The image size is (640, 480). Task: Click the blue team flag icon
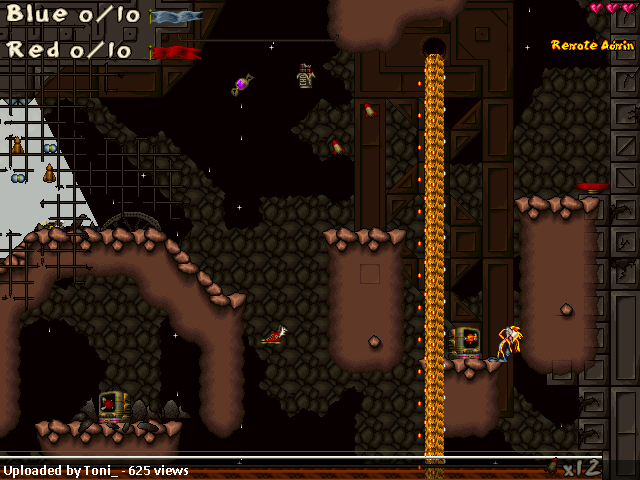176,17
